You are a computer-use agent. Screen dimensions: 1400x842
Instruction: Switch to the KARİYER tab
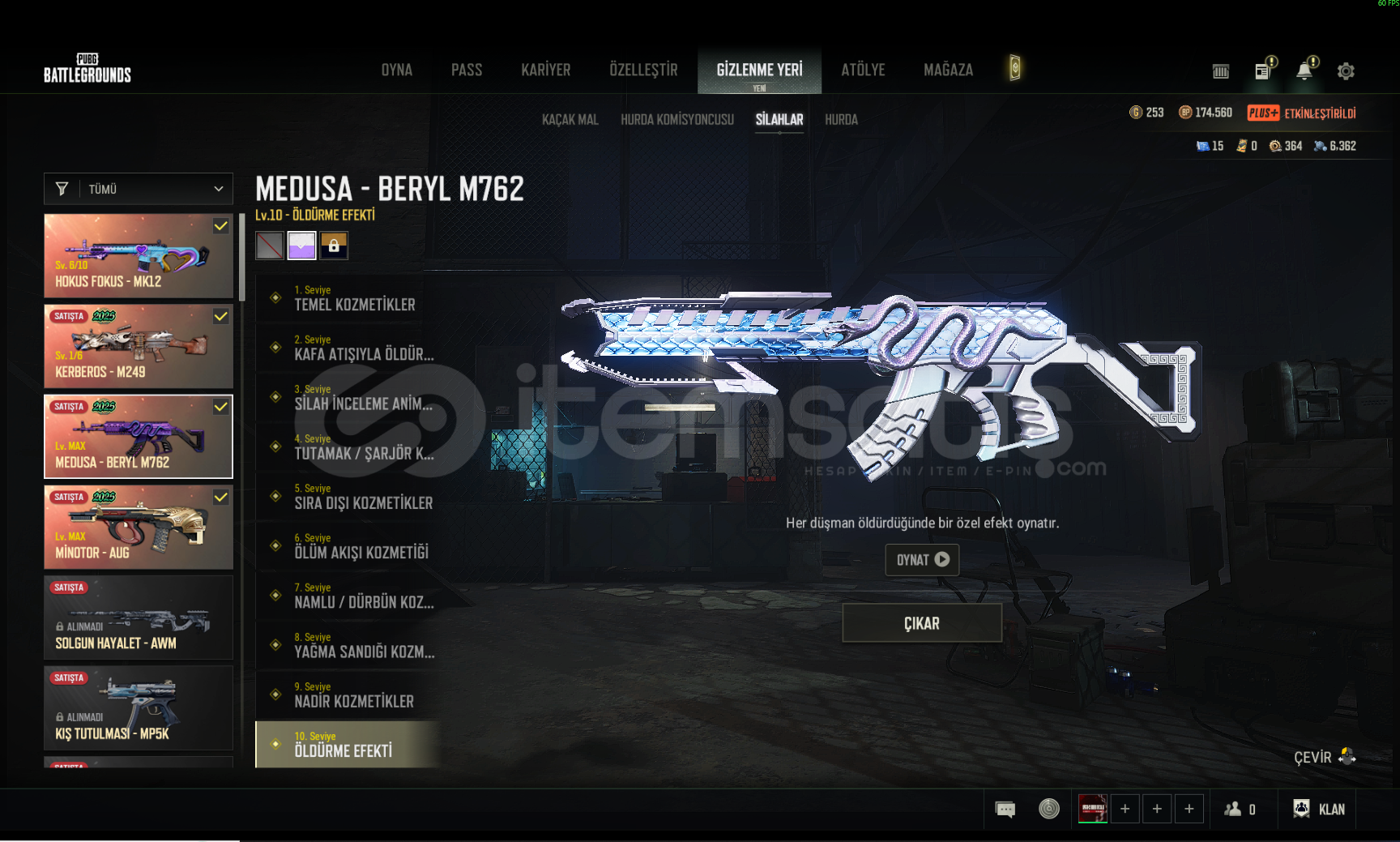pos(545,71)
